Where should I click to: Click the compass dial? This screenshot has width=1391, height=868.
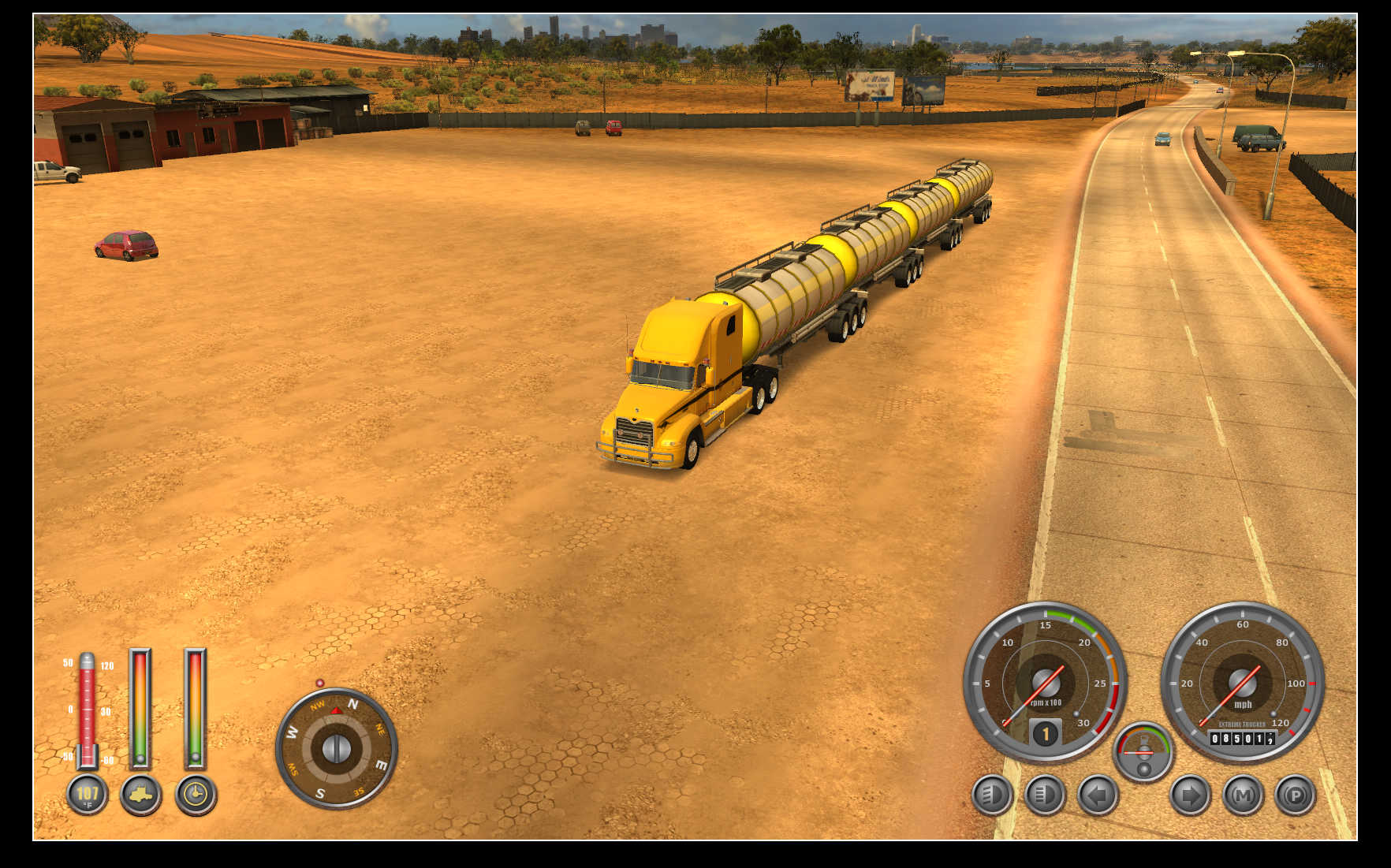coord(336,747)
